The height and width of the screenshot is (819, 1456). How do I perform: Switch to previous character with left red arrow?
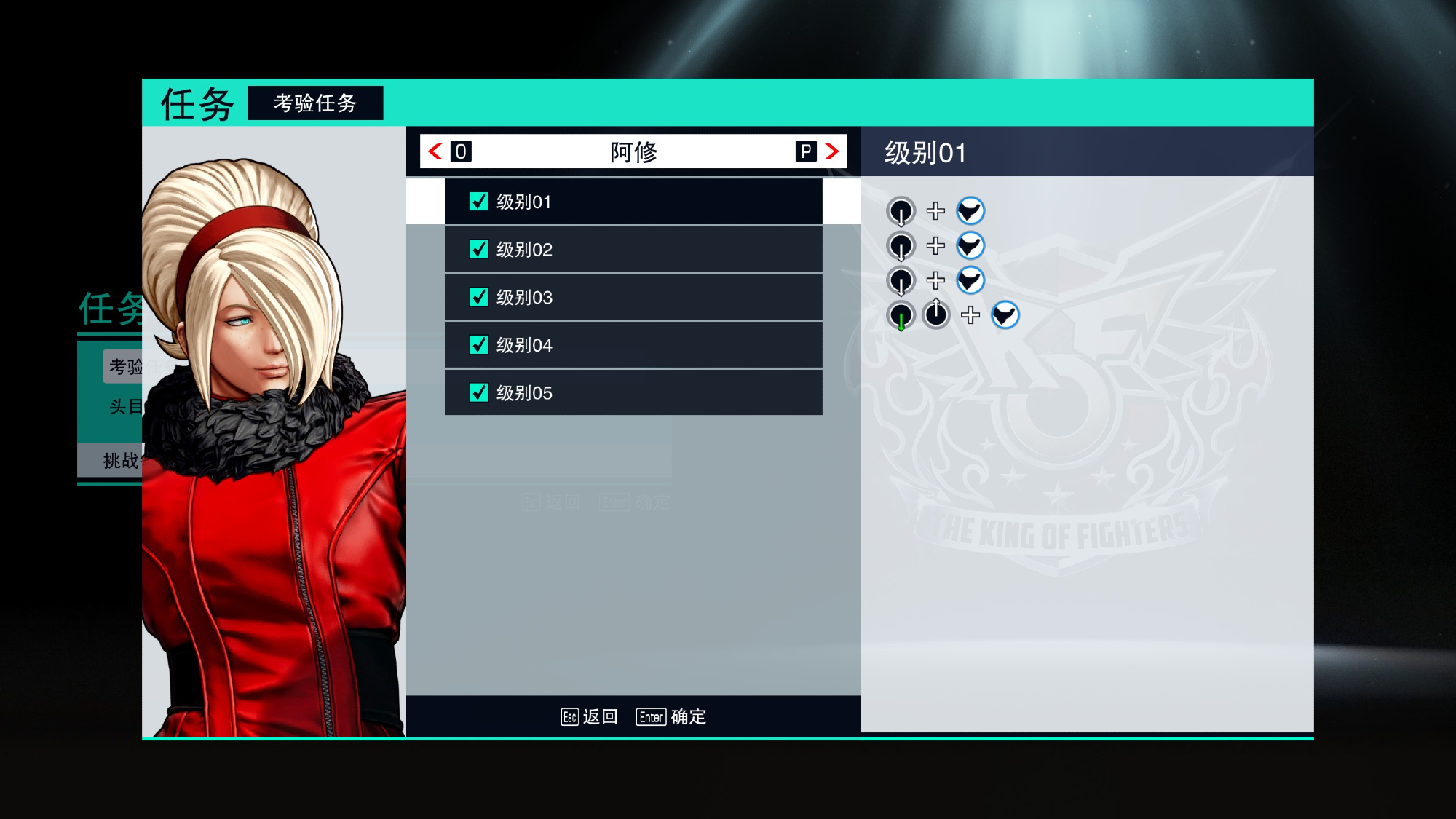coord(436,151)
